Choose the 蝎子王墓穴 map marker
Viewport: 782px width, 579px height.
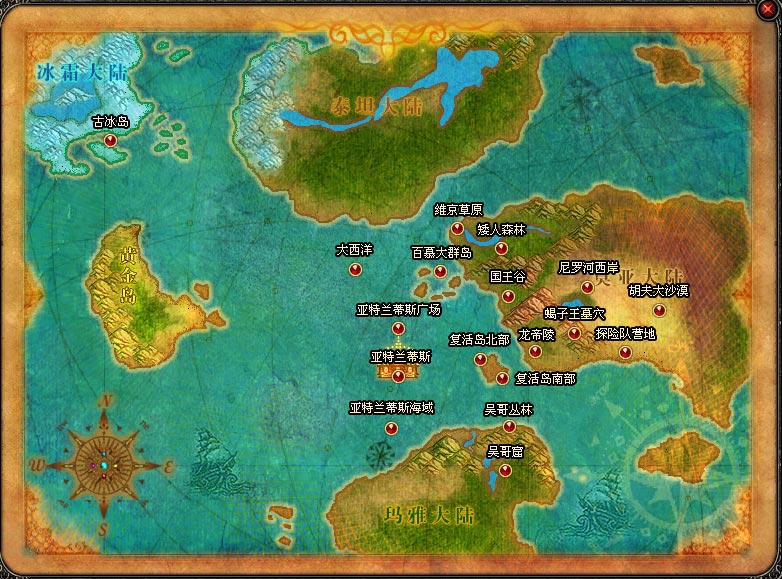pyautogui.click(x=574, y=333)
